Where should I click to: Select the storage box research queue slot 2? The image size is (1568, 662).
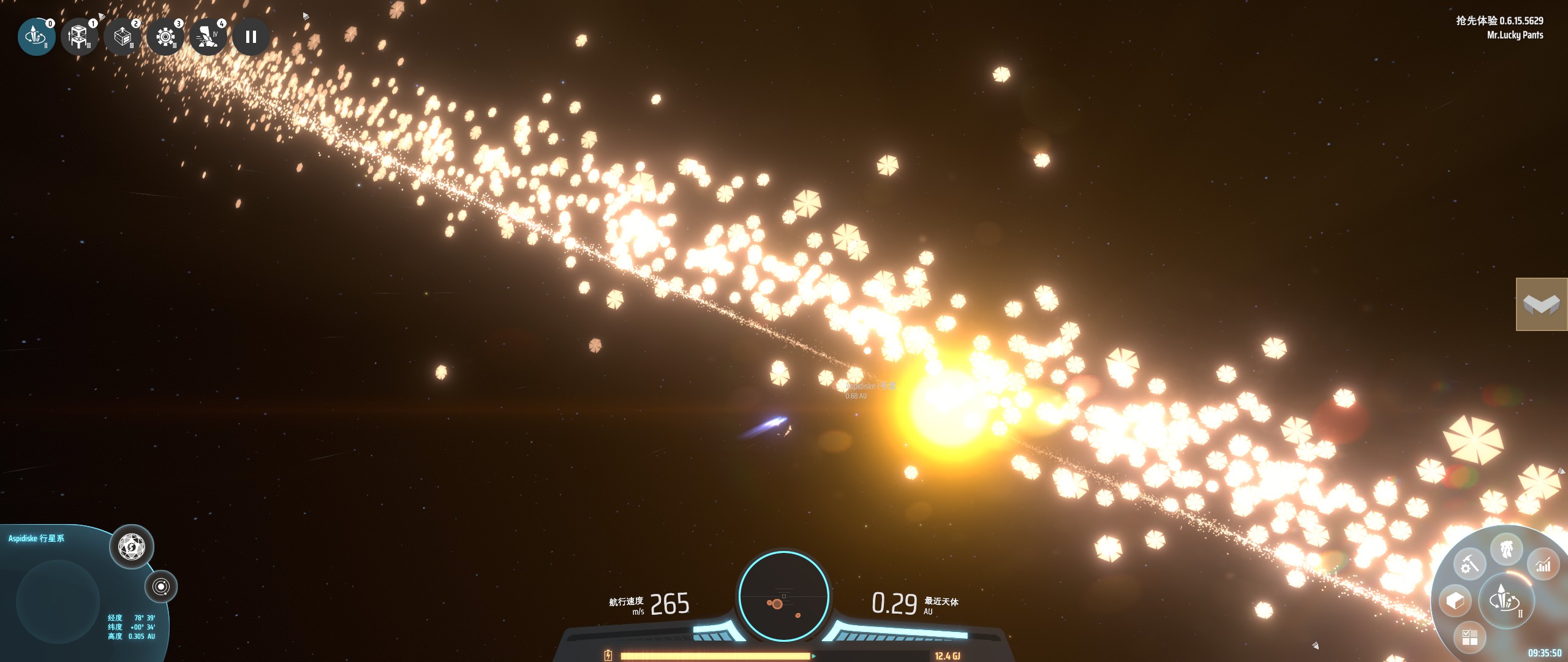coord(122,37)
